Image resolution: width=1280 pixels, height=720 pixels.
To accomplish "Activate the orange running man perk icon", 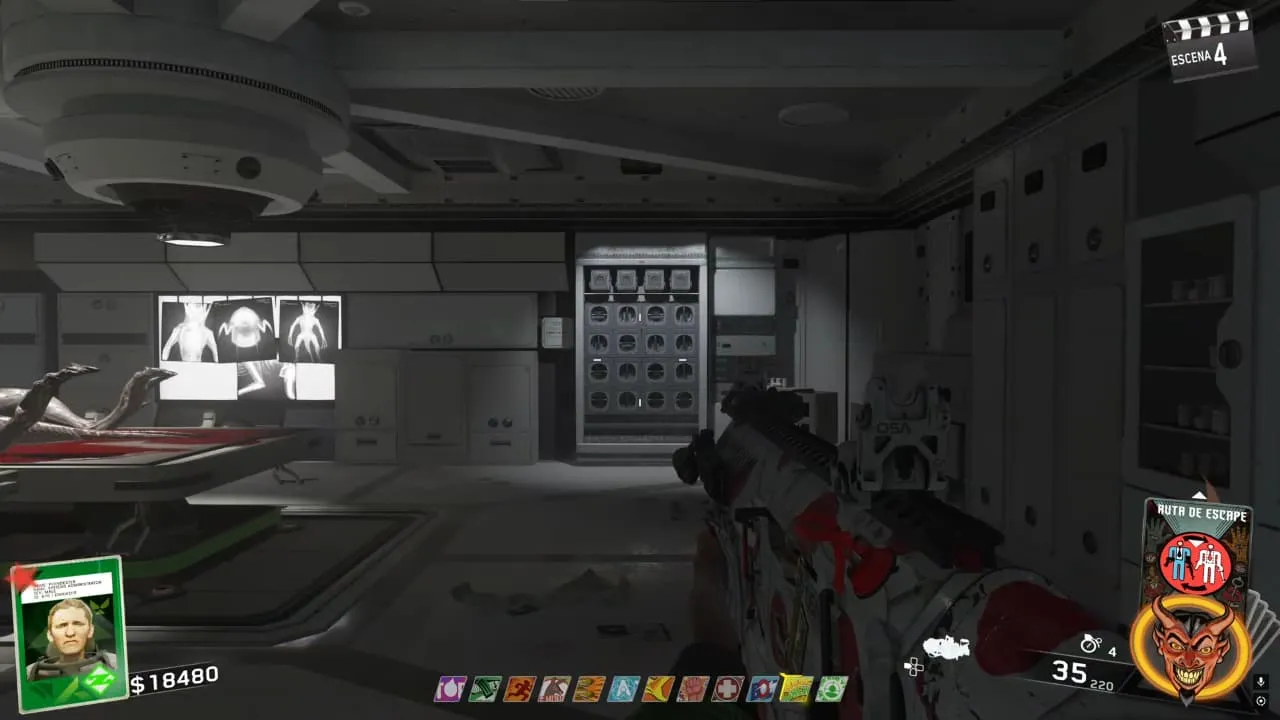I will (520, 689).
